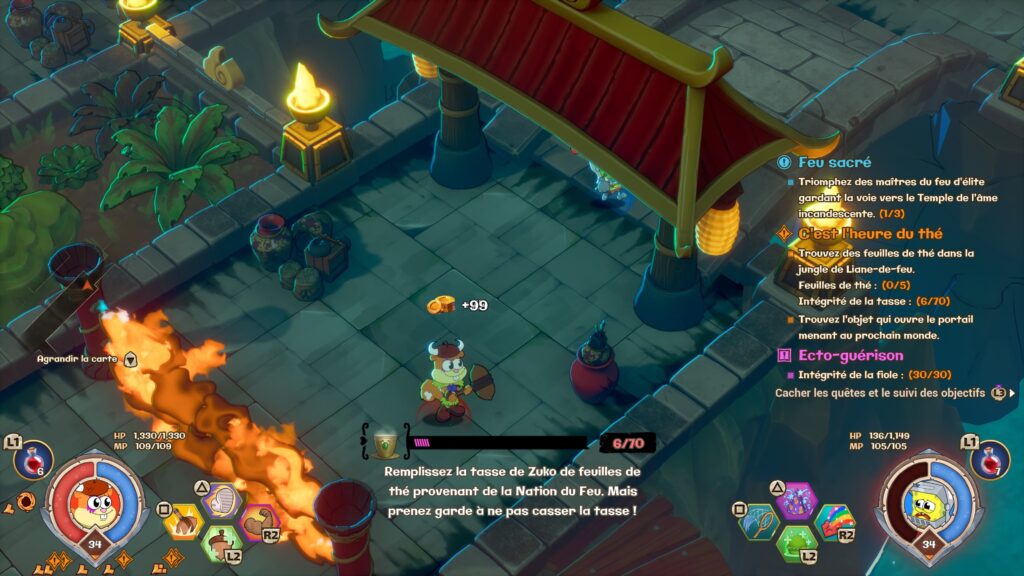1024x576 pixels.
Task: Use Sandy's red health potion
Action: pos(32,460)
